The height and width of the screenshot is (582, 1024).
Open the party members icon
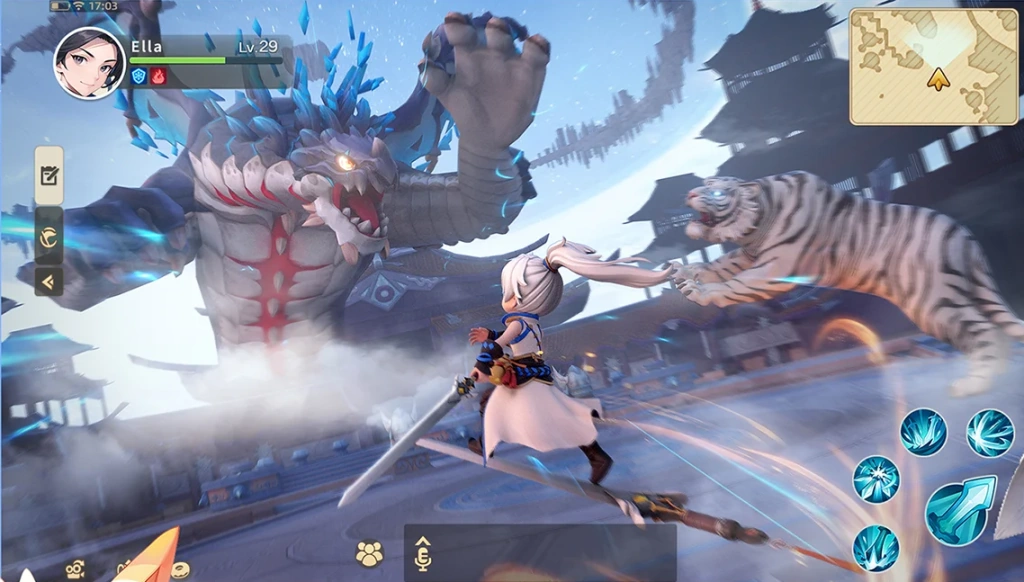click(x=370, y=554)
